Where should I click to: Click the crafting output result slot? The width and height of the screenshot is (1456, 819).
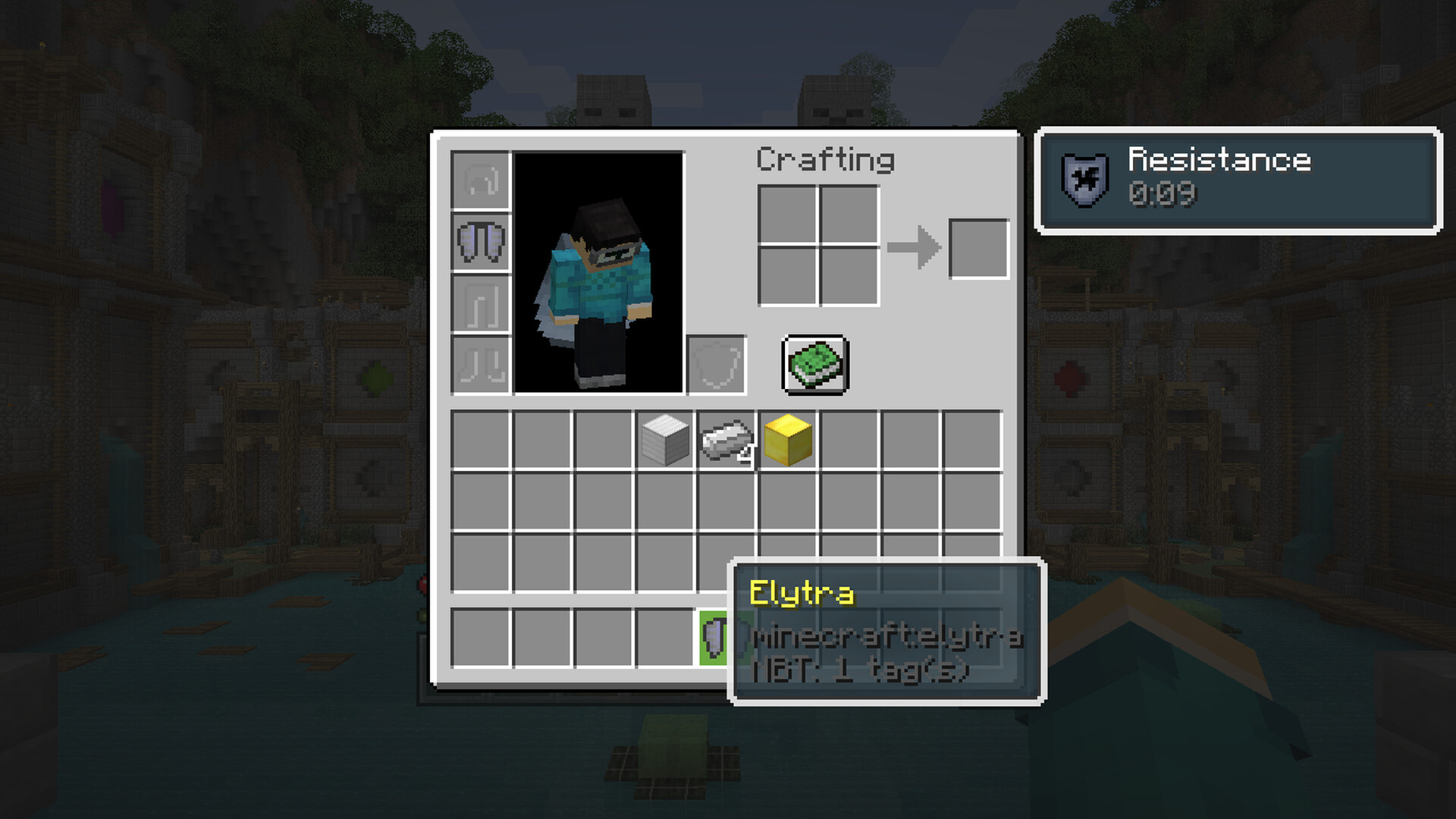point(979,249)
